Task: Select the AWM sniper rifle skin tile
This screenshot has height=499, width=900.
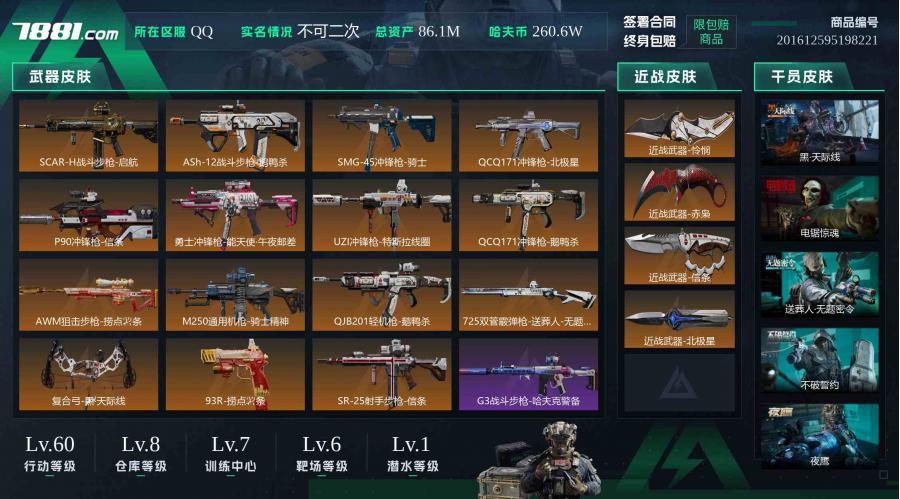Action: point(88,294)
